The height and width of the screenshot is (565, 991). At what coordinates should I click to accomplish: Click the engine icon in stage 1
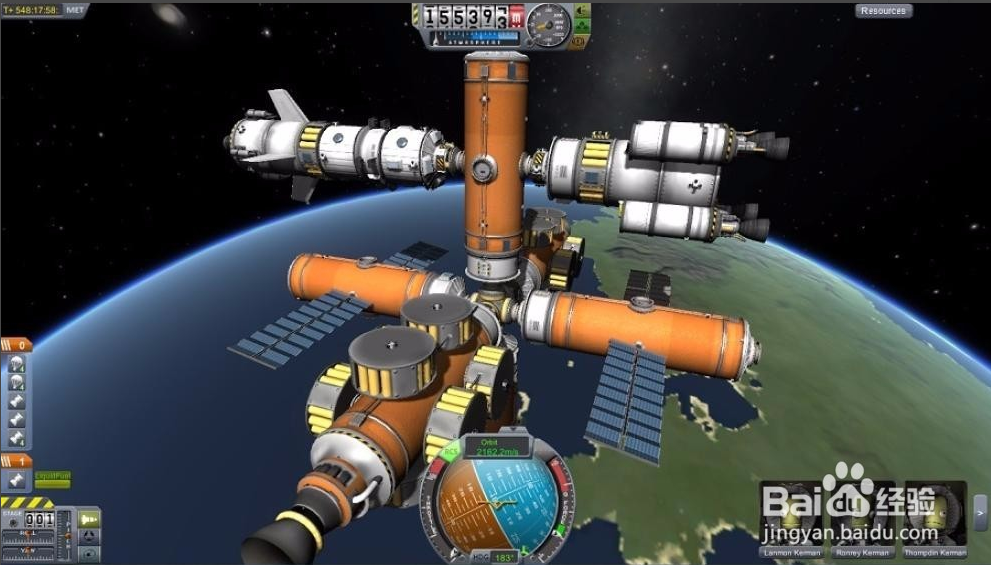(16, 480)
